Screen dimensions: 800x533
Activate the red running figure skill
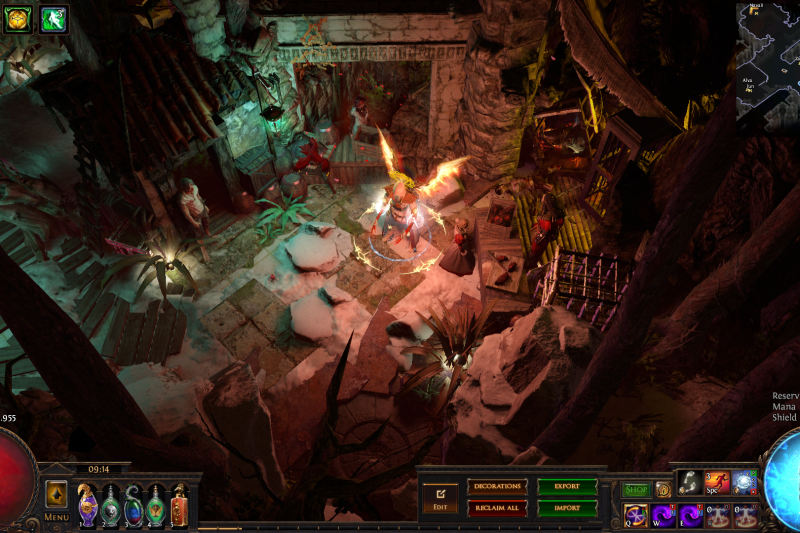click(716, 483)
